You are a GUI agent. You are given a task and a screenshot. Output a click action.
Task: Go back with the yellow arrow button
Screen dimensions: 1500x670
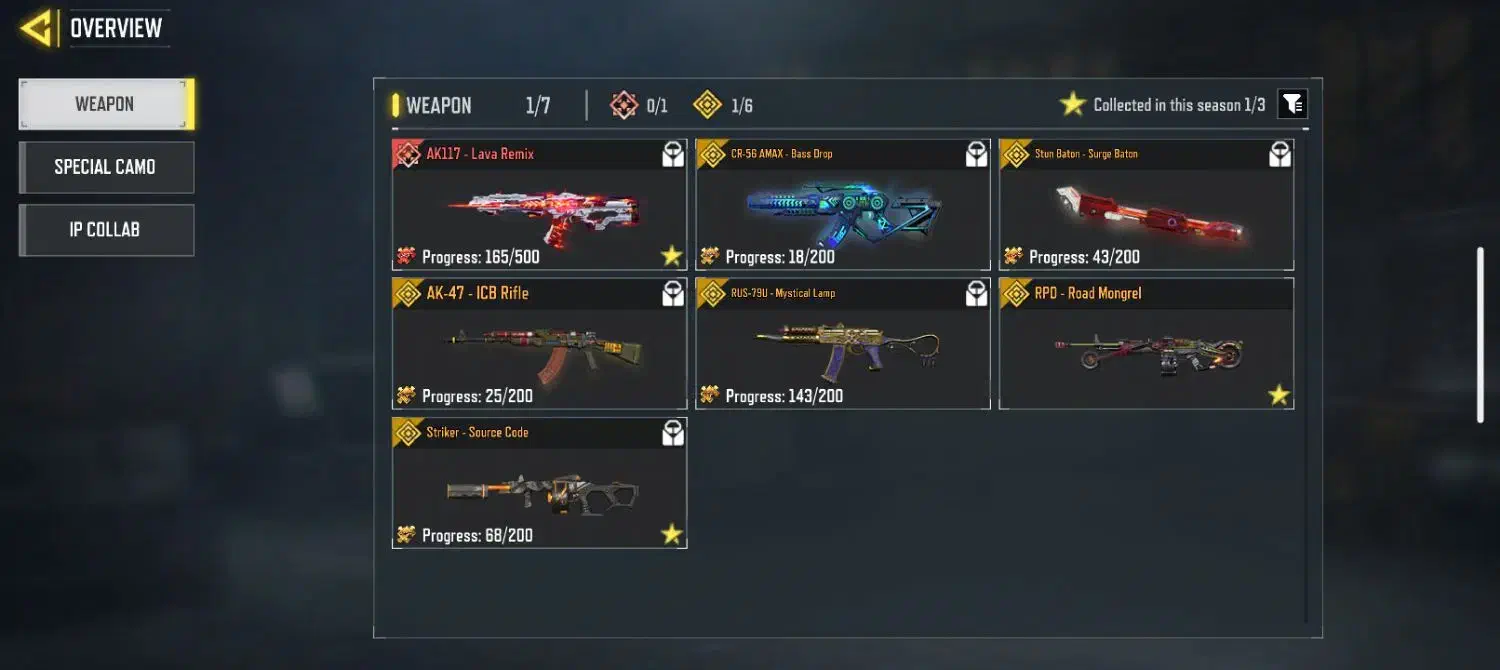[x=37, y=28]
